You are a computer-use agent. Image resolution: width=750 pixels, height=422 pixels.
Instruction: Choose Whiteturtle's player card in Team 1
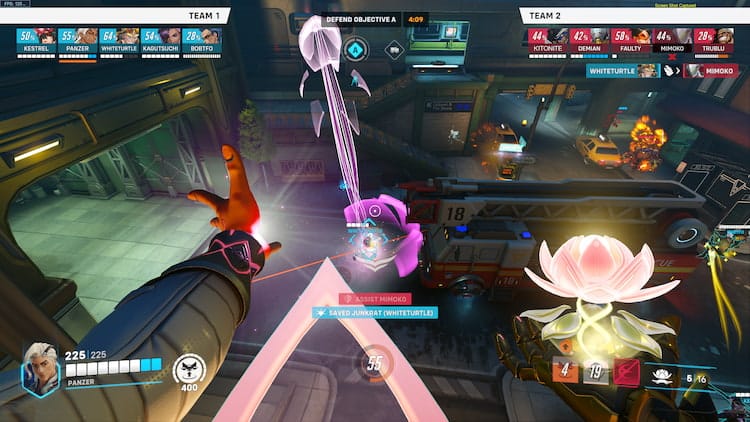120,39
